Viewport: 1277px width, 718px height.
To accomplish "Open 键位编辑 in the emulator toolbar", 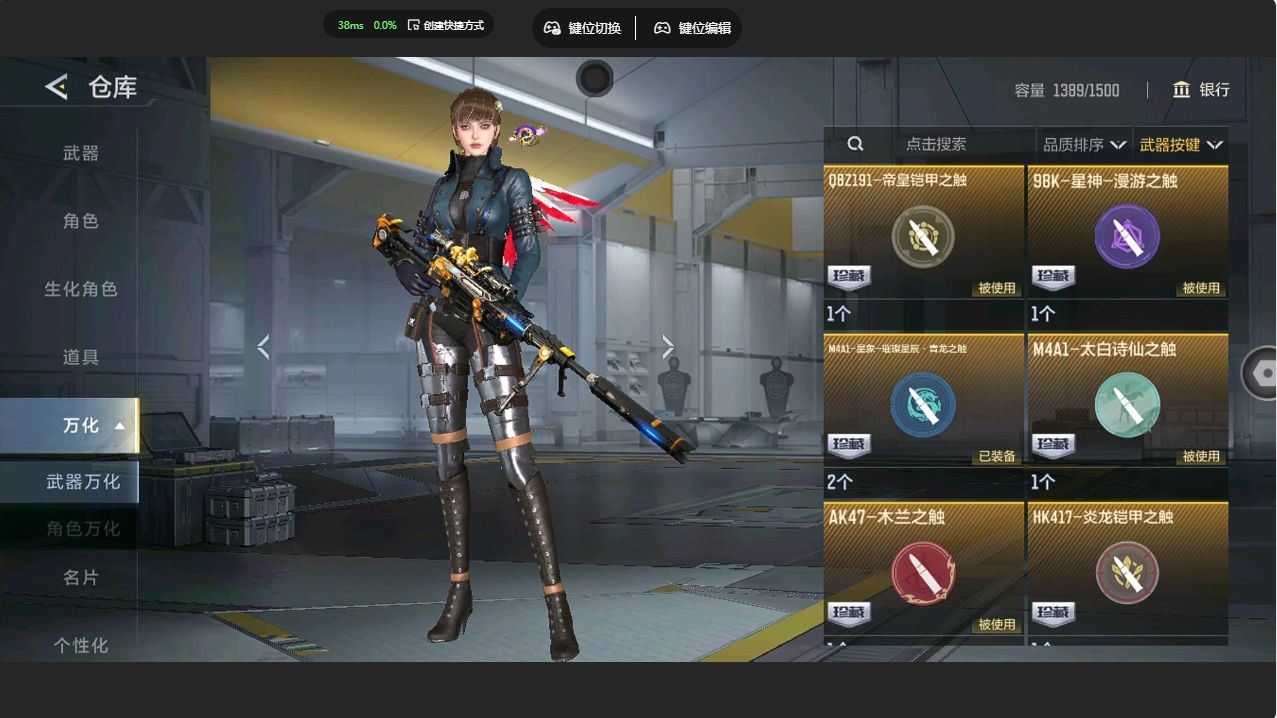I will coord(692,28).
